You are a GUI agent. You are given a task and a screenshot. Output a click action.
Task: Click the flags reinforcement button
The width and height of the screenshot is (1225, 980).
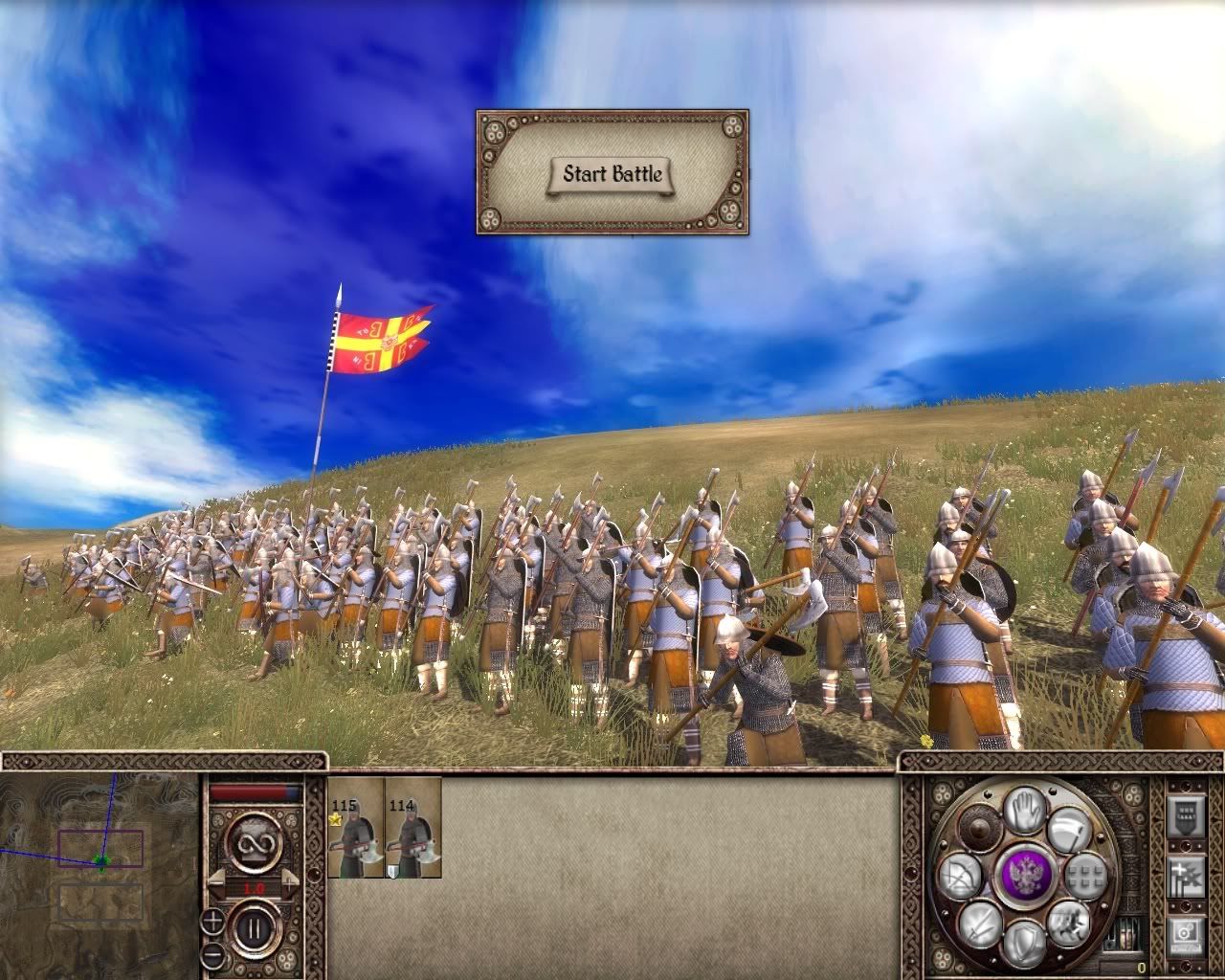click(x=1186, y=877)
